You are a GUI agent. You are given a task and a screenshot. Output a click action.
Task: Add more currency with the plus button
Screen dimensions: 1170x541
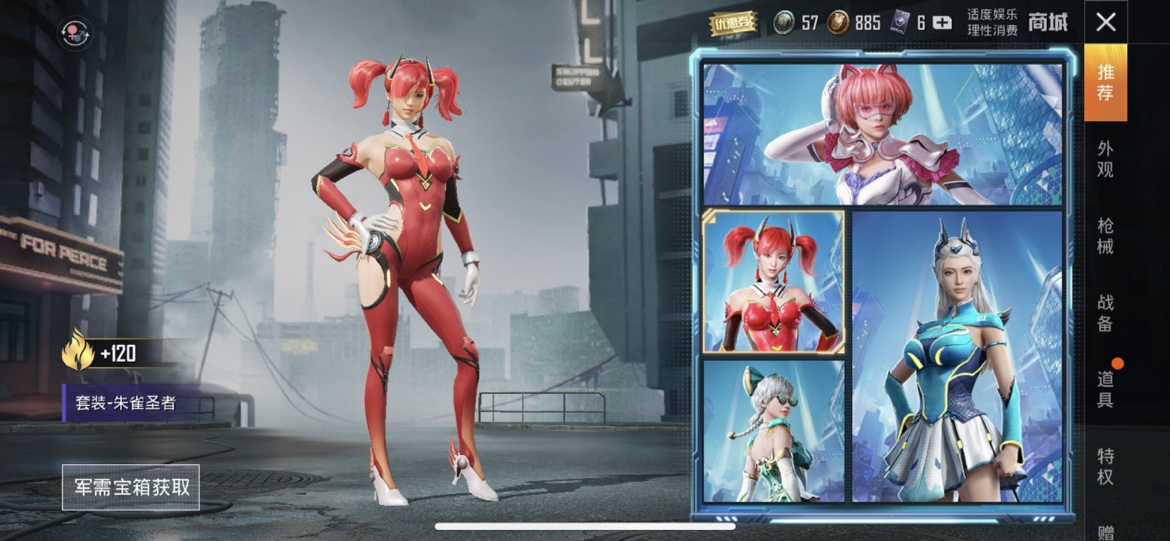pyautogui.click(x=941, y=23)
